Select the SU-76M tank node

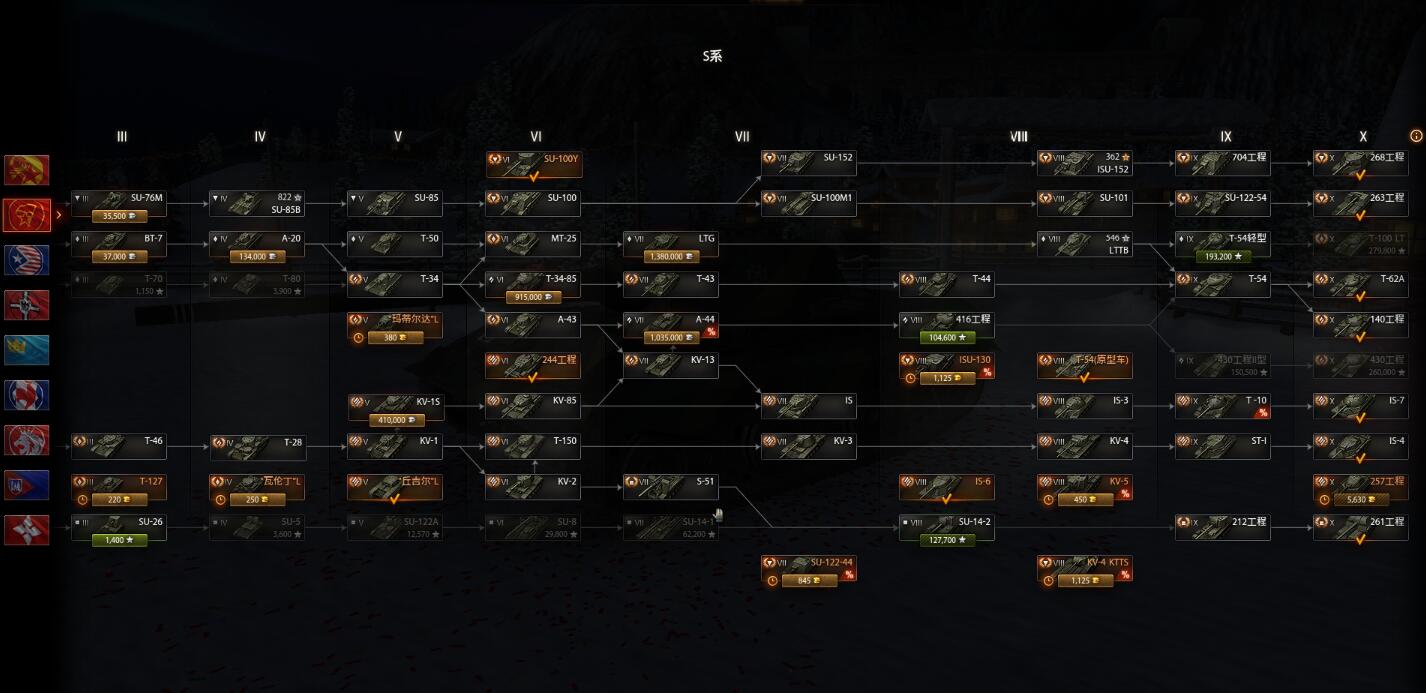118,199
